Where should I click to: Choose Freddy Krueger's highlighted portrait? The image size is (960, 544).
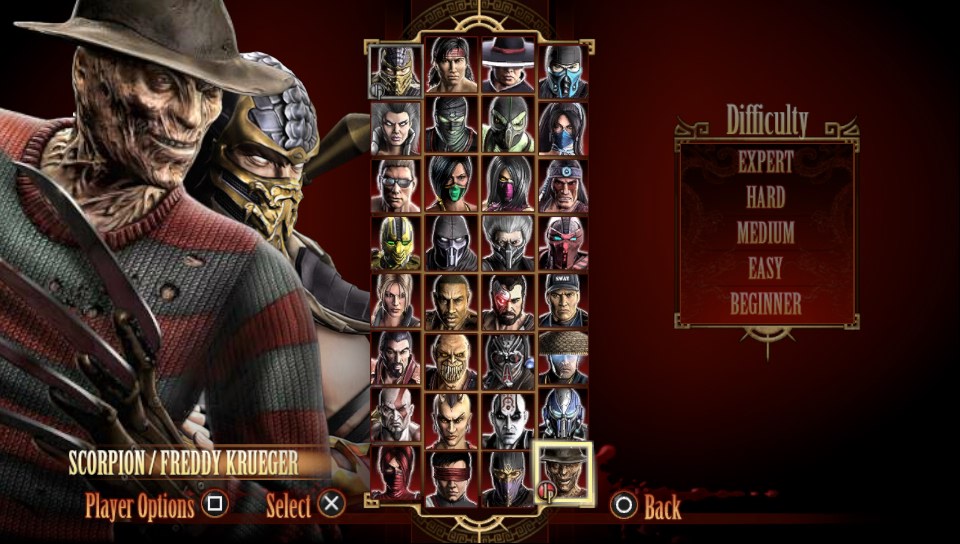pyautogui.click(x=563, y=474)
